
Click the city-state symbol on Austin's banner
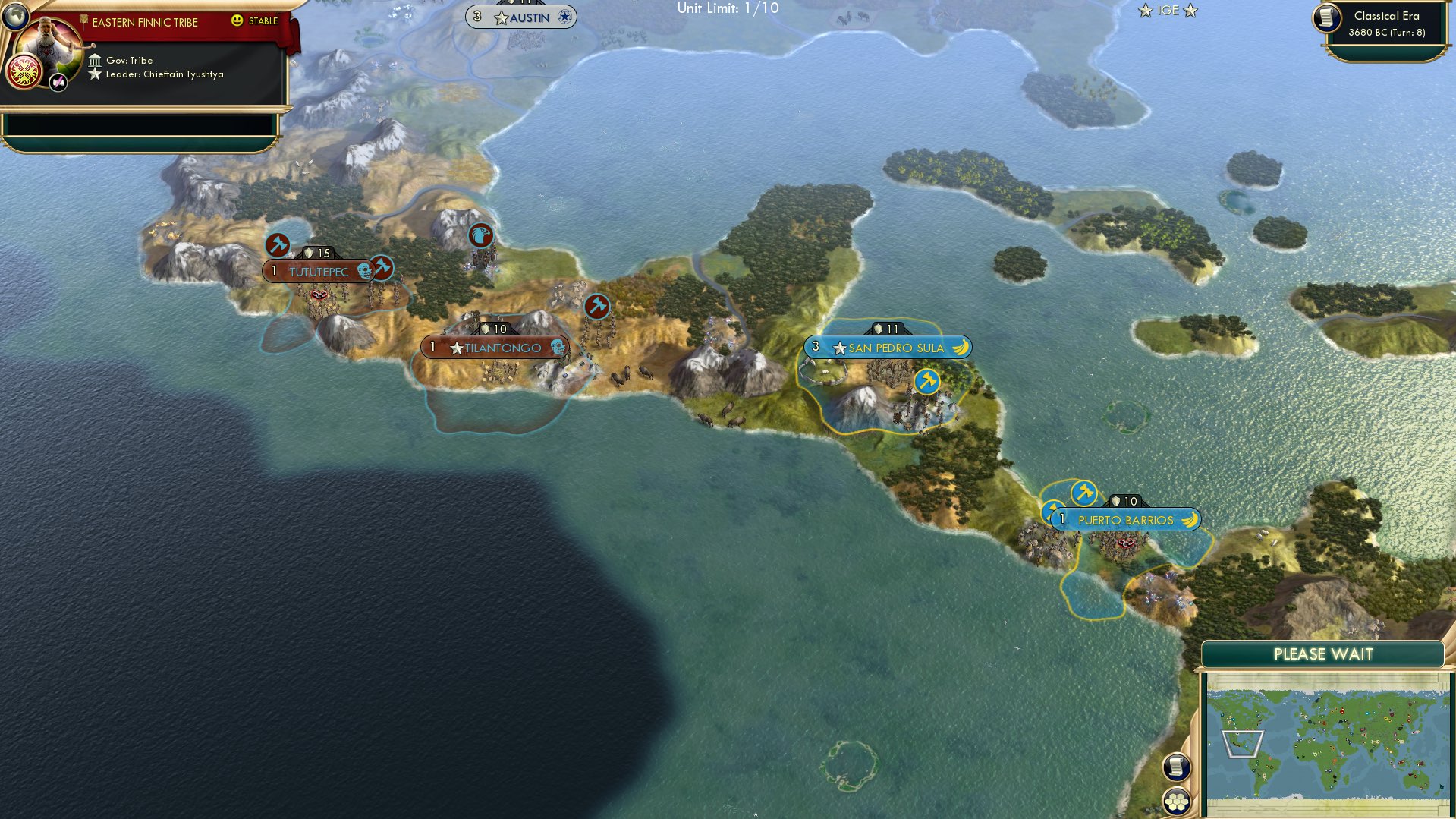click(x=562, y=16)
